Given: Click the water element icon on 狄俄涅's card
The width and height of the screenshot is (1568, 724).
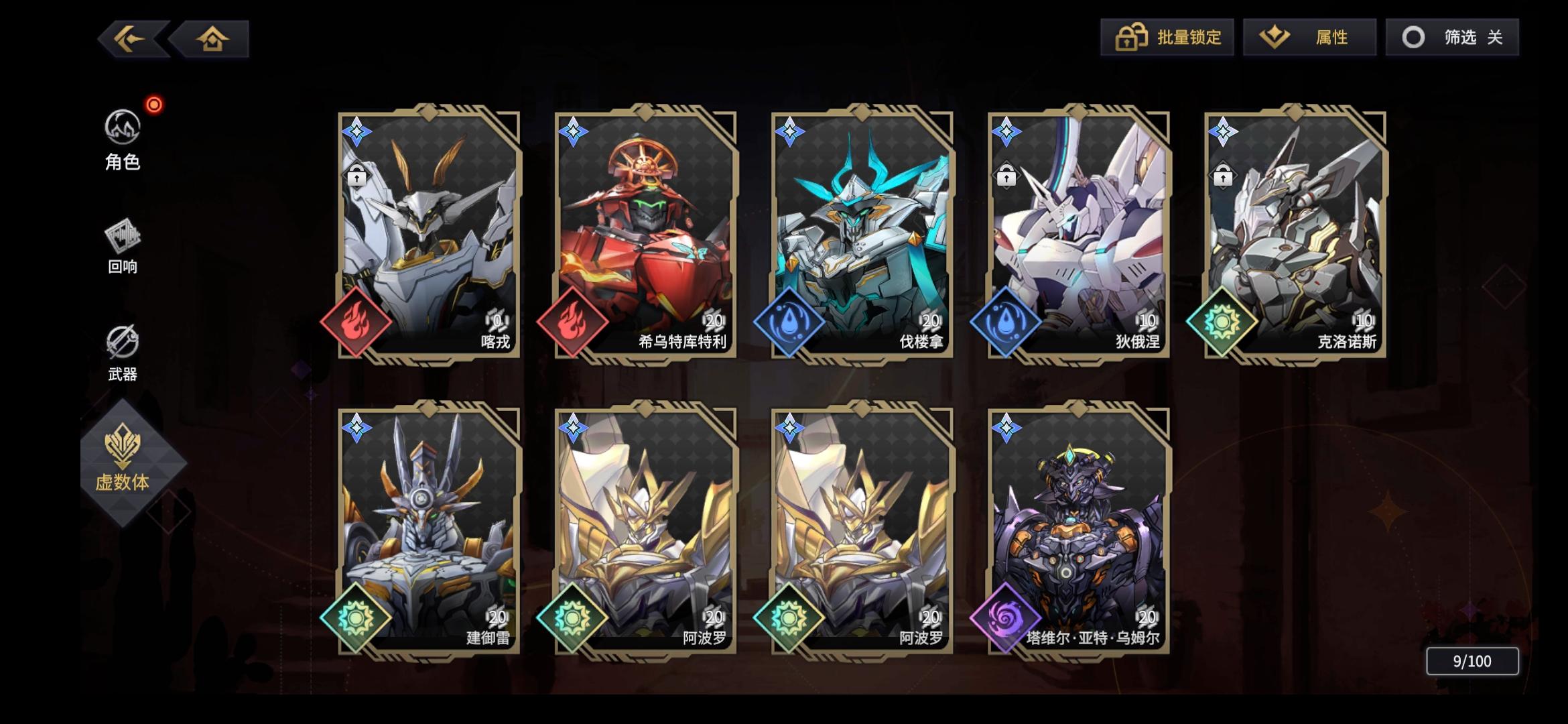Looking at the screenshot, I should [x=1007, y=324].
